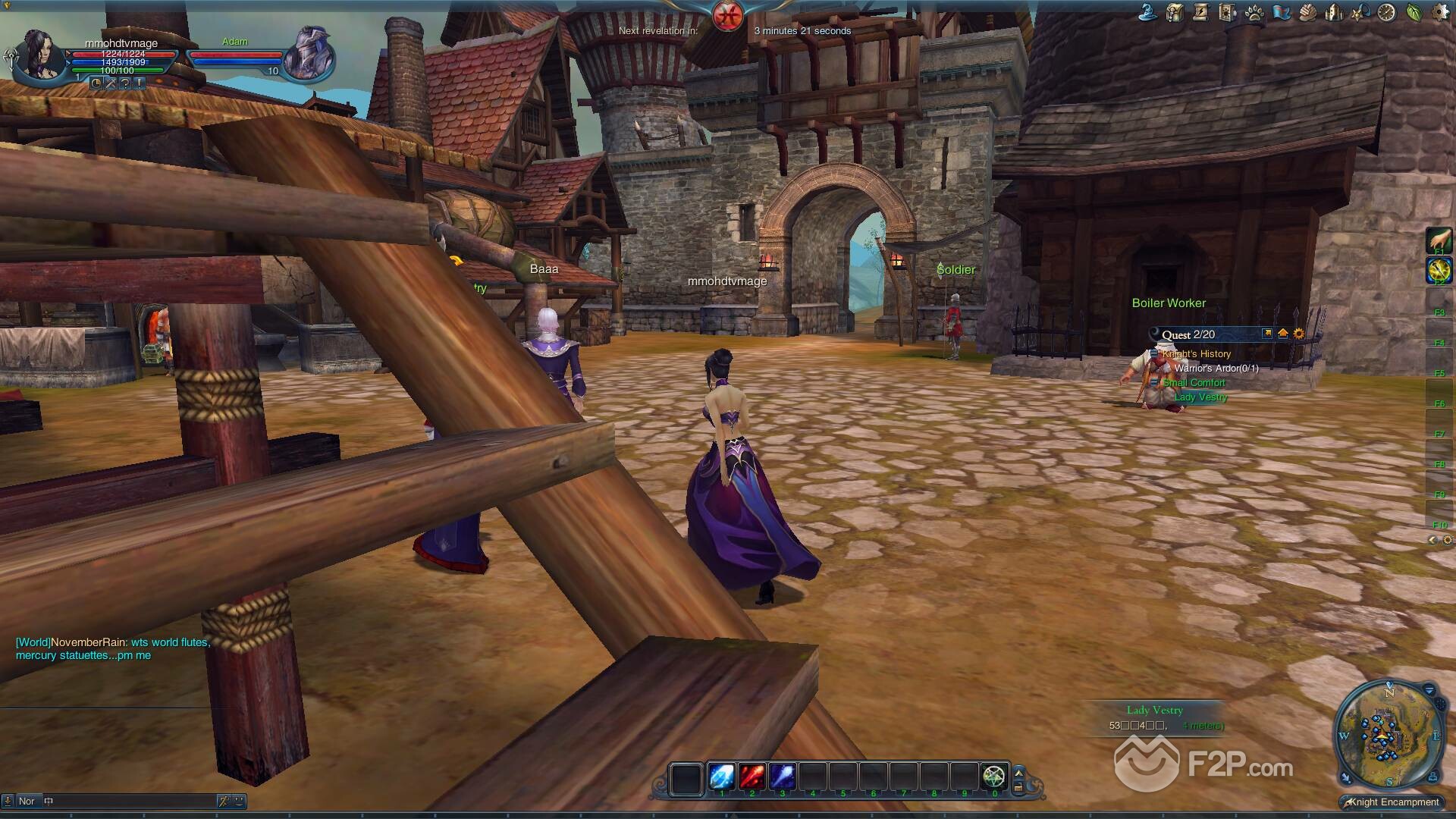Click the handshake social icon
Image resolution: width=1456 pixels, height=819 pixels.
tap(1307, 12)
